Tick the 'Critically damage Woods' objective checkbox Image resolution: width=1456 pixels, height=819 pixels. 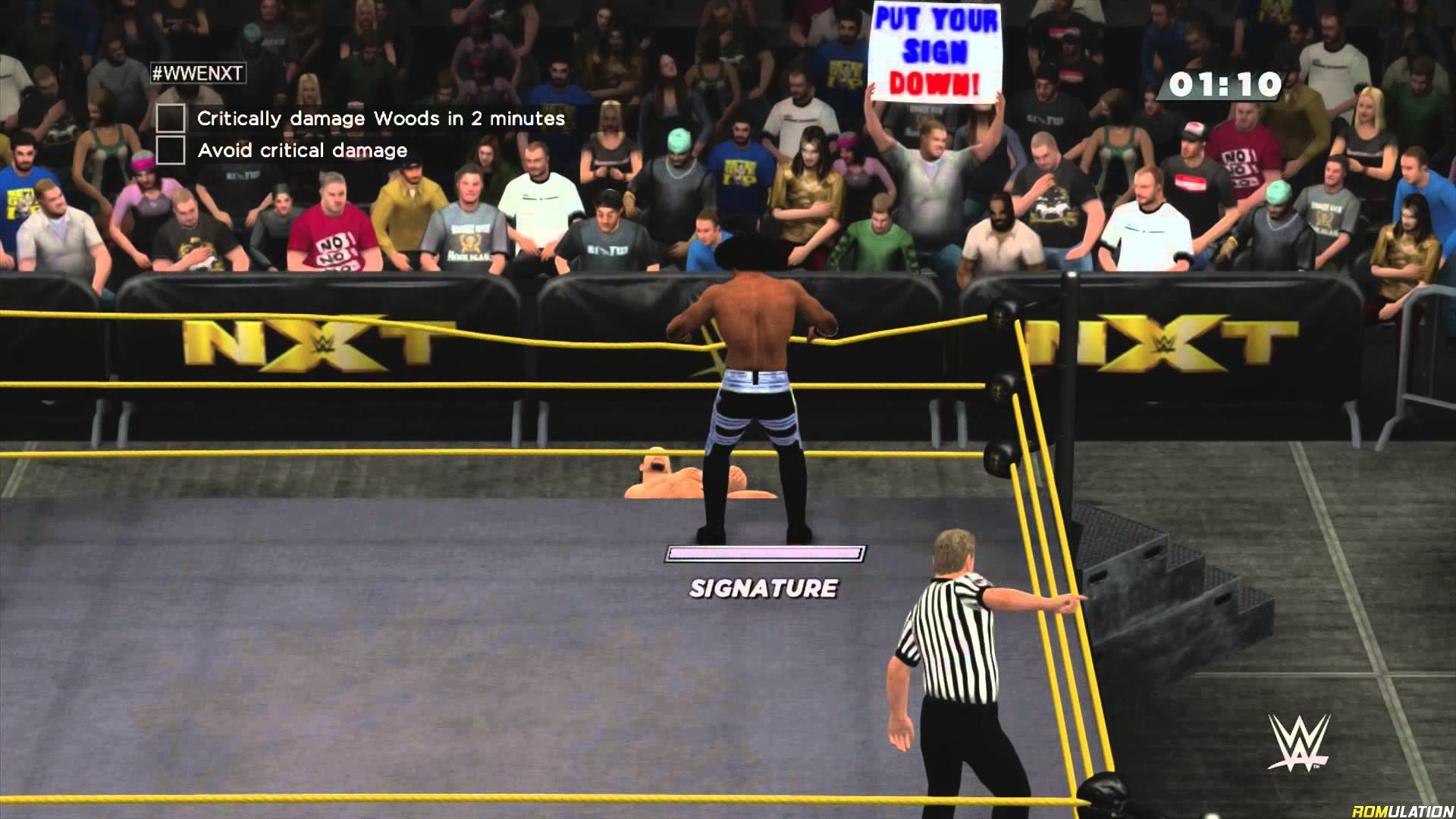coord(171,118)
